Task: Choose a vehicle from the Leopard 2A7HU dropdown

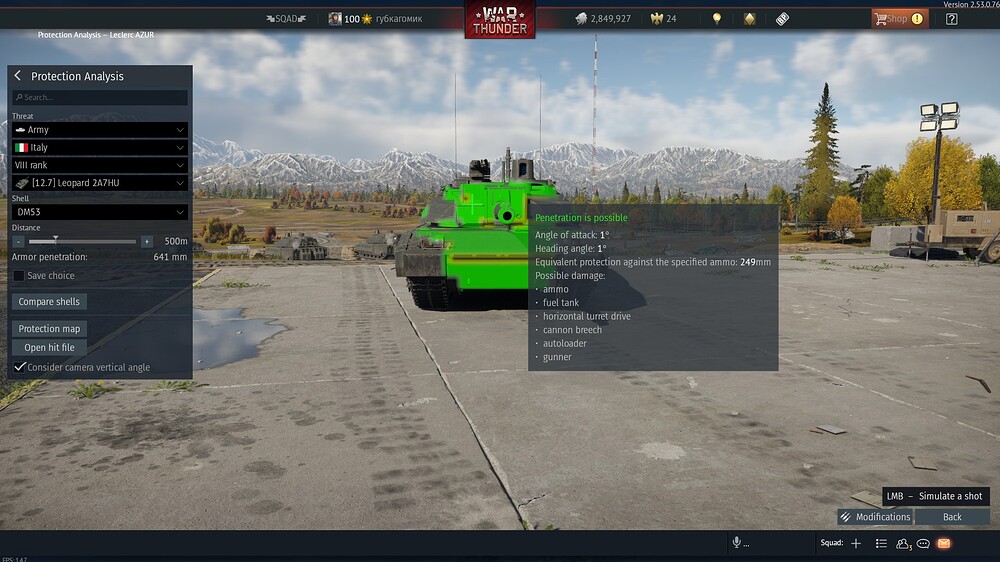Action: tap(100, 183)
